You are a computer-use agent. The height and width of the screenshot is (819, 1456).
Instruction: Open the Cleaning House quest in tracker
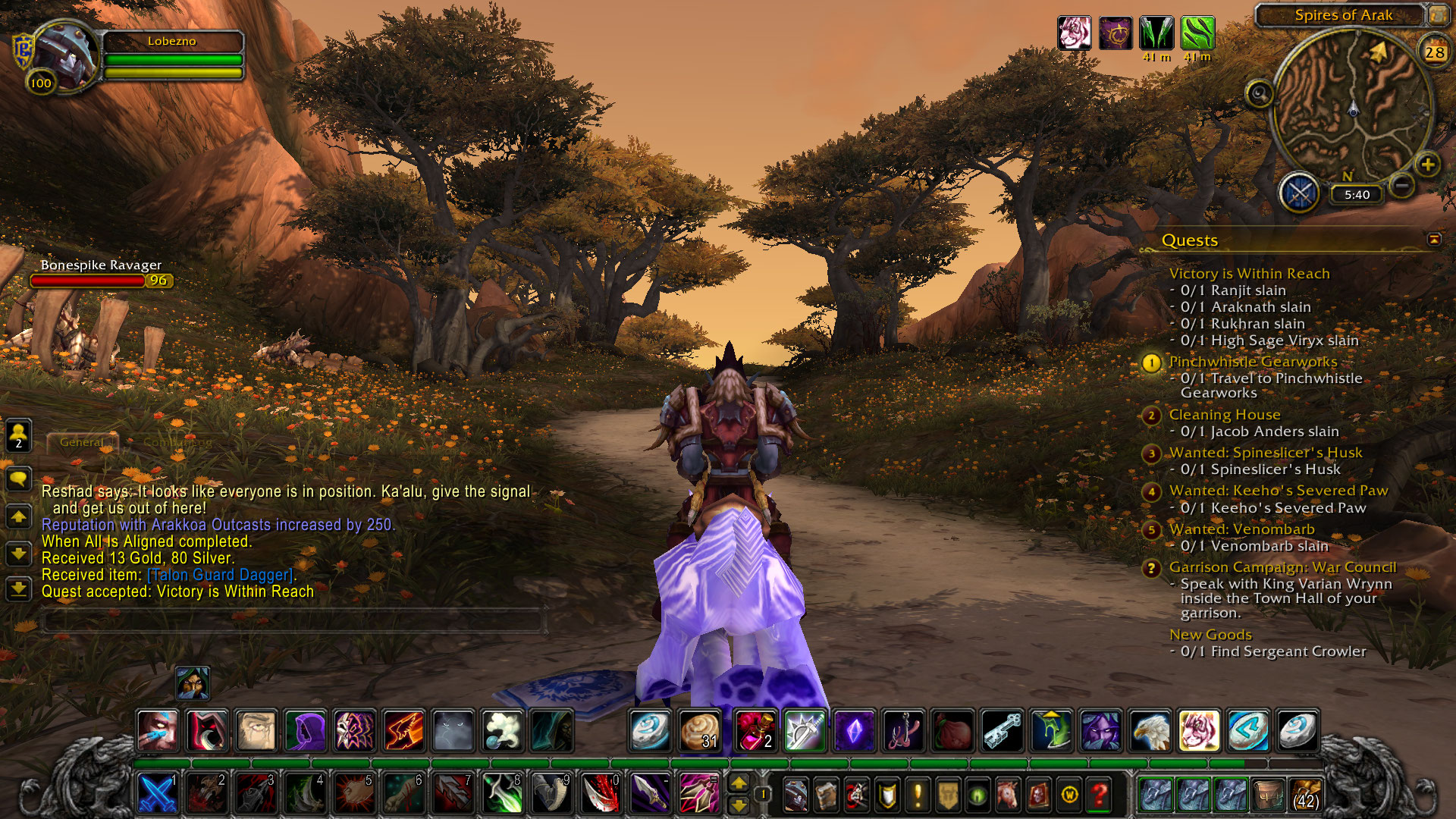point(1224,415)
